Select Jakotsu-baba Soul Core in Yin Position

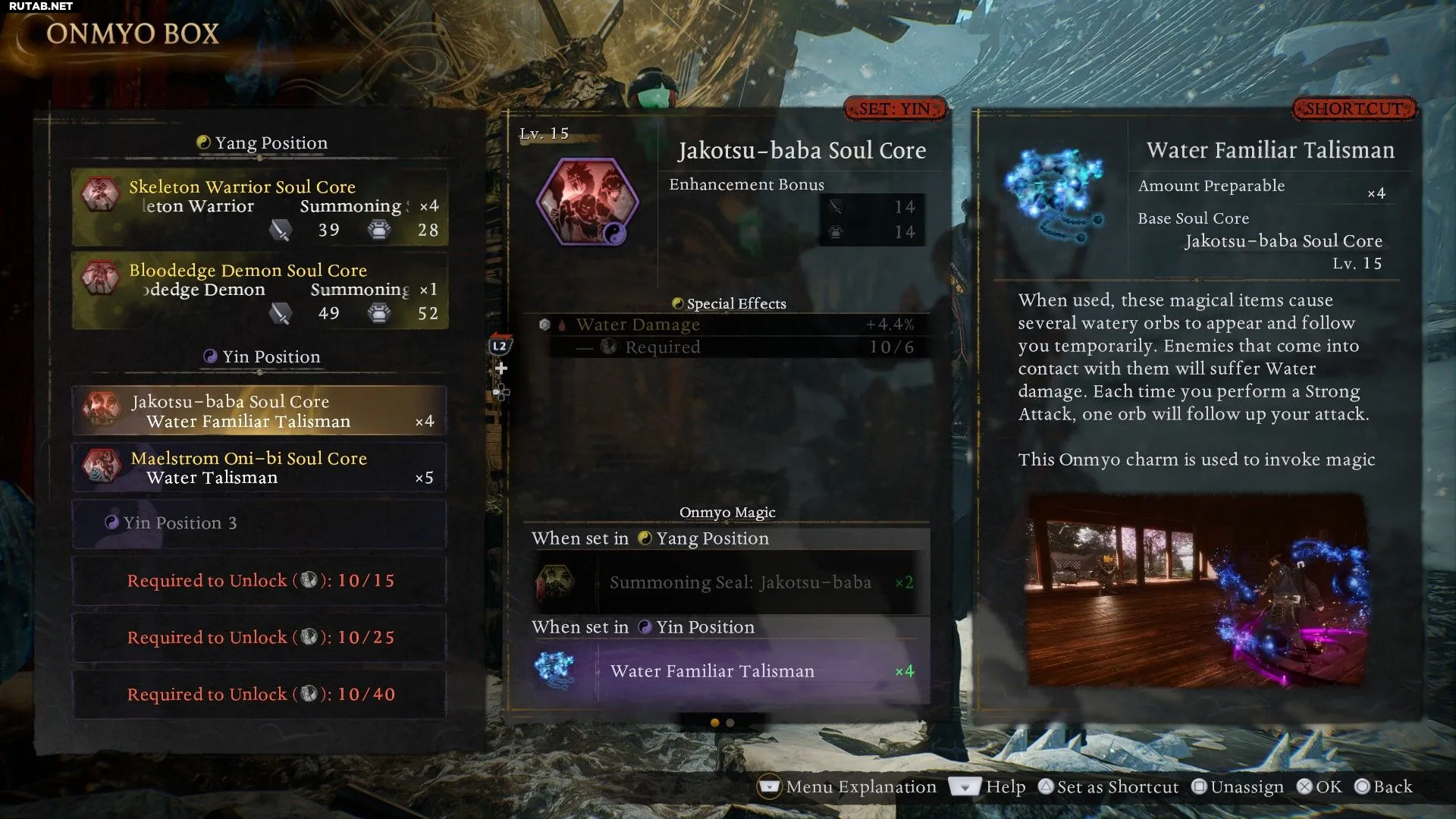(x=259, y=410)
